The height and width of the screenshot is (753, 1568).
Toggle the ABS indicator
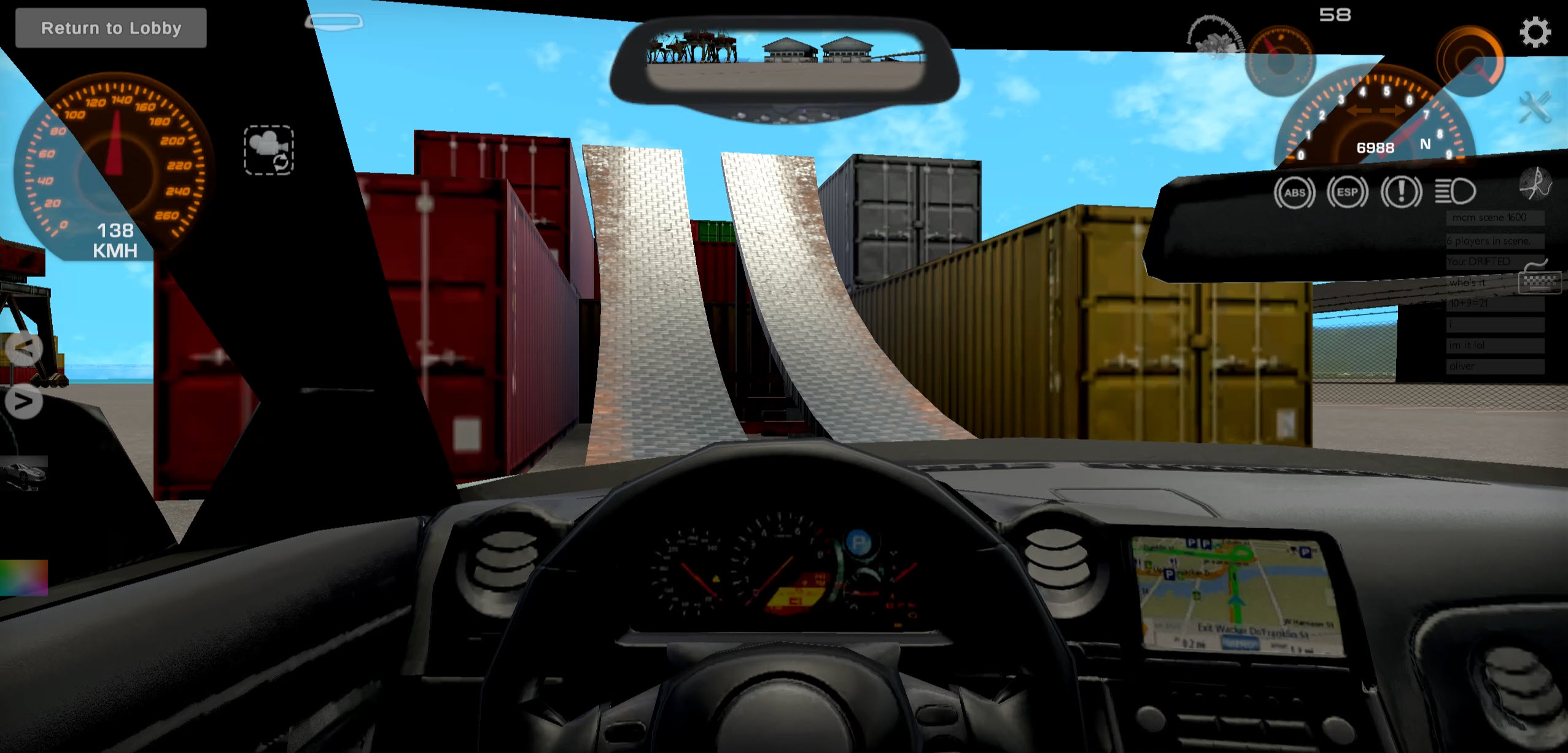(1296, 192)
